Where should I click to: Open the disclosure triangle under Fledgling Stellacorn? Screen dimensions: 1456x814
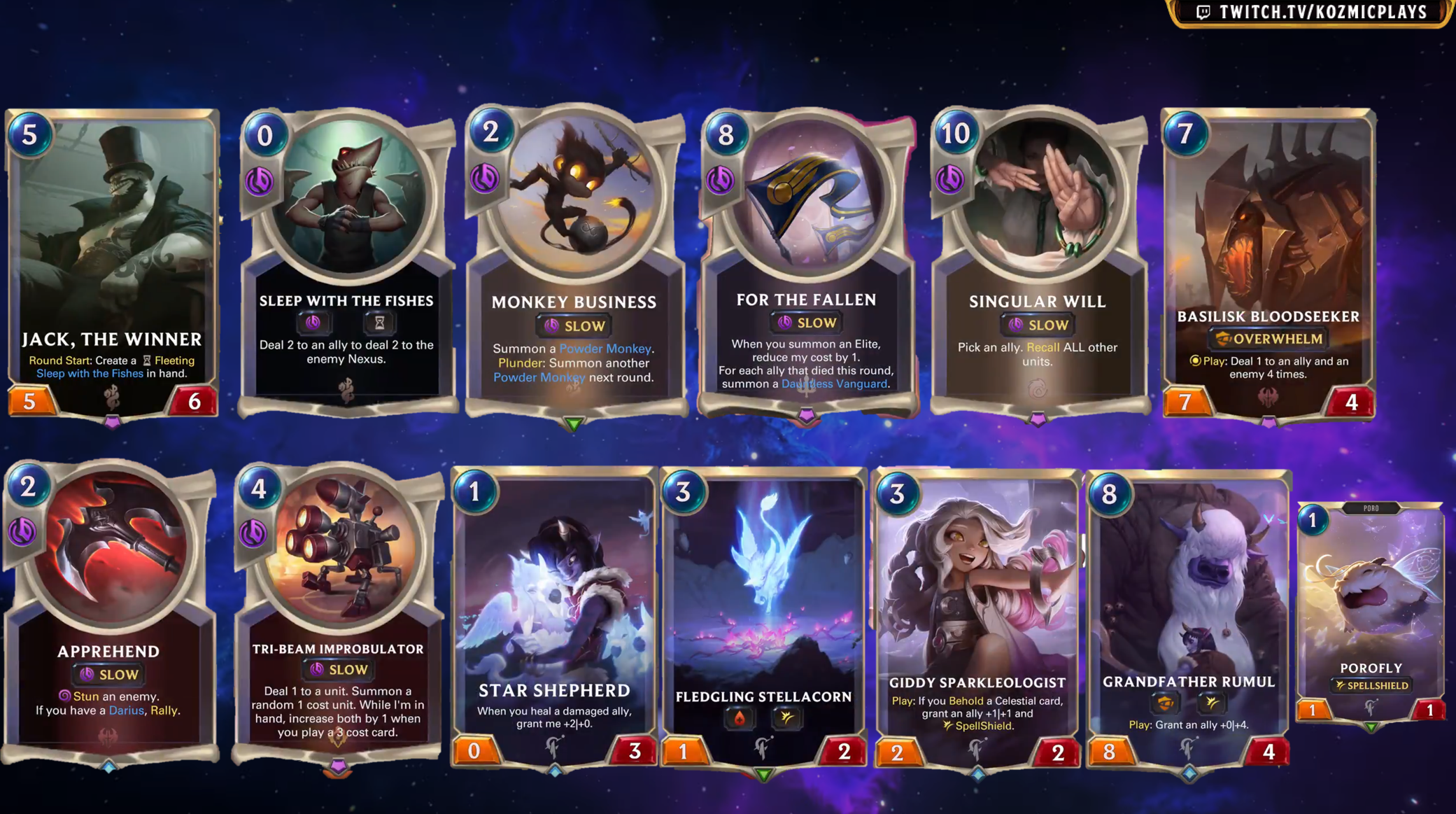coord(765,775)
